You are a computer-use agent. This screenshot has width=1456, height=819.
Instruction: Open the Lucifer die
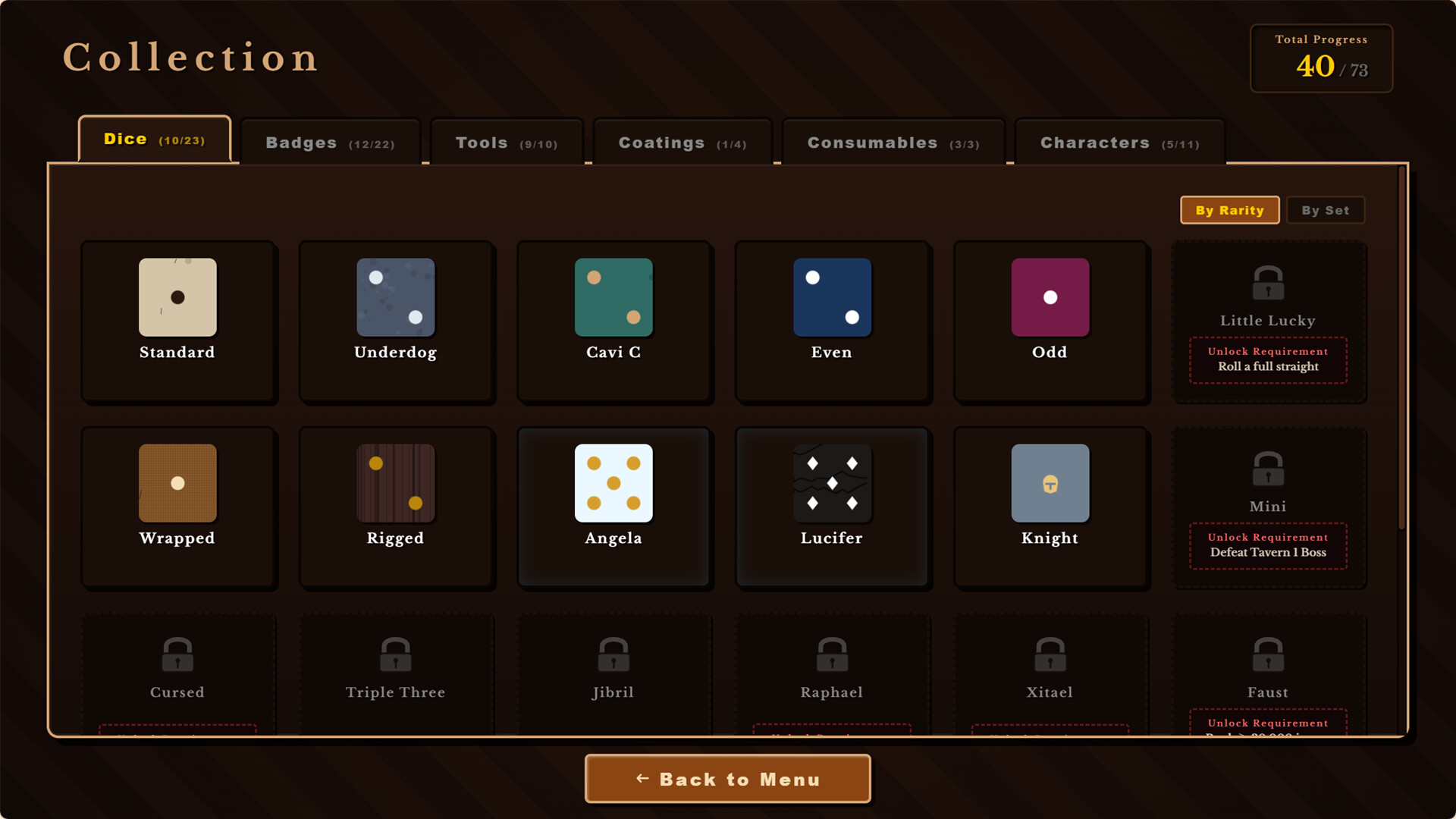tap(832, 508)
